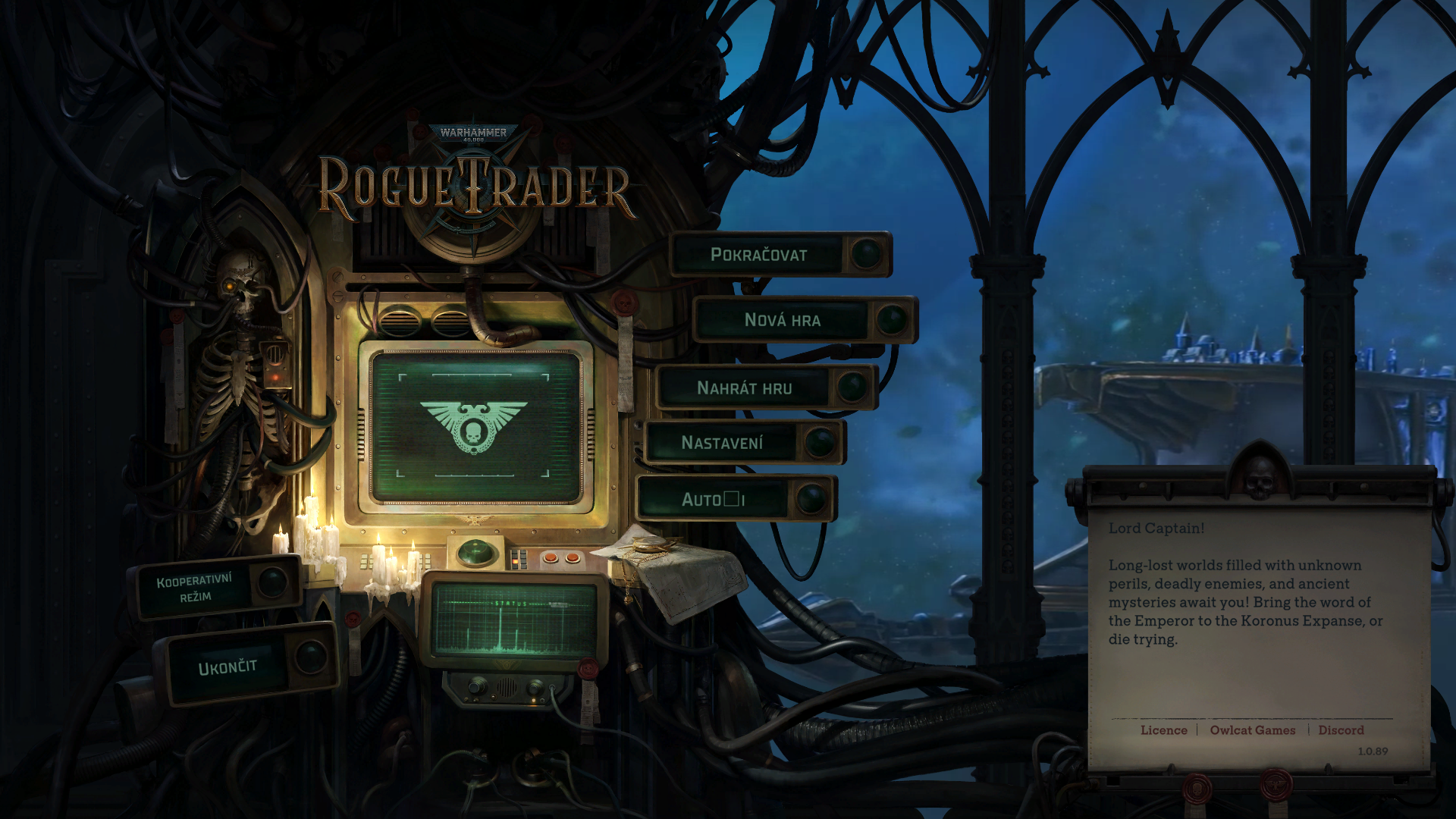Start a new game with Nová hra
This screenshot has height=819, width=1456.
click(x=783, y=320)
